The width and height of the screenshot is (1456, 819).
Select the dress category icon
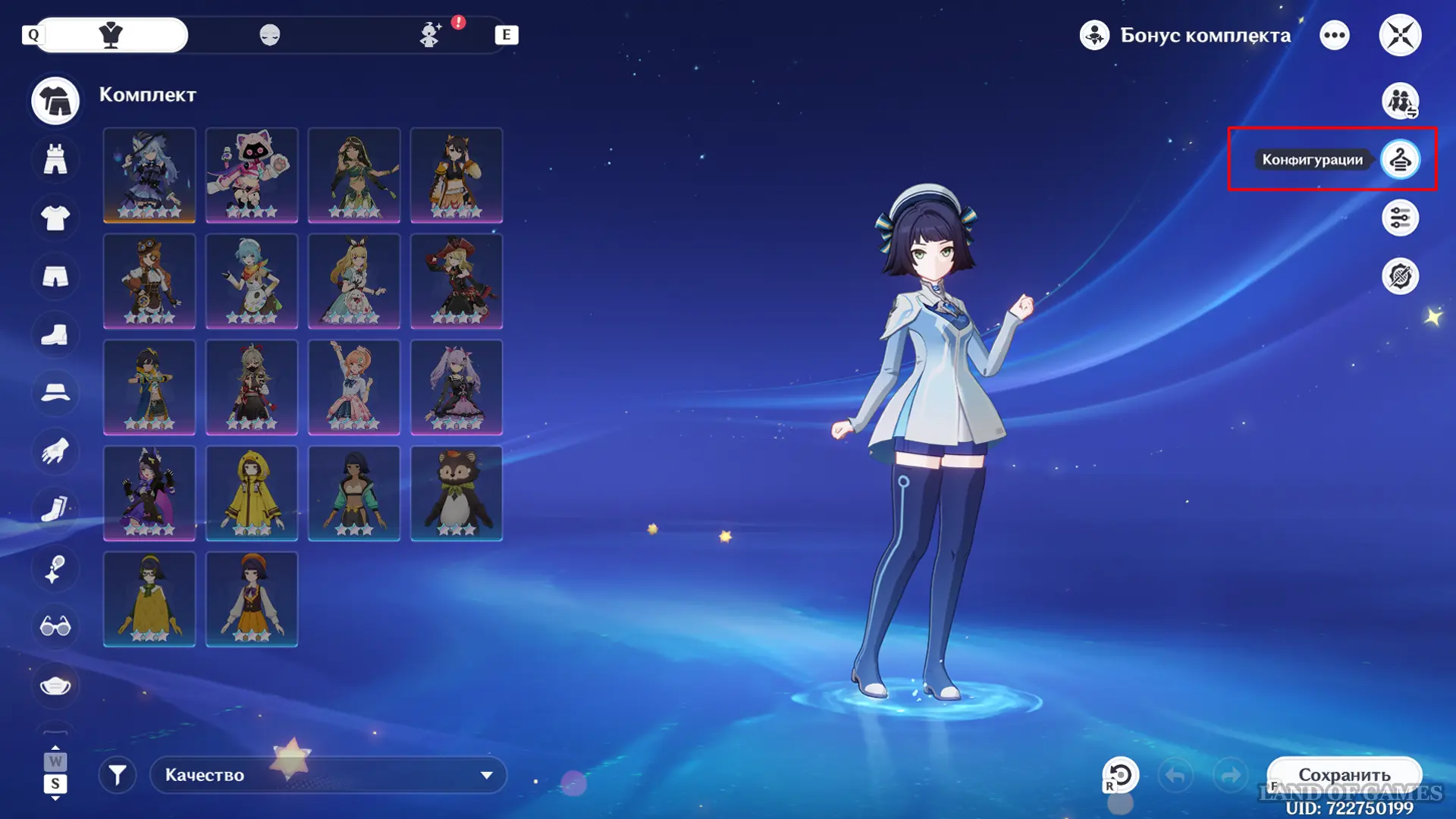coord(55,159)
